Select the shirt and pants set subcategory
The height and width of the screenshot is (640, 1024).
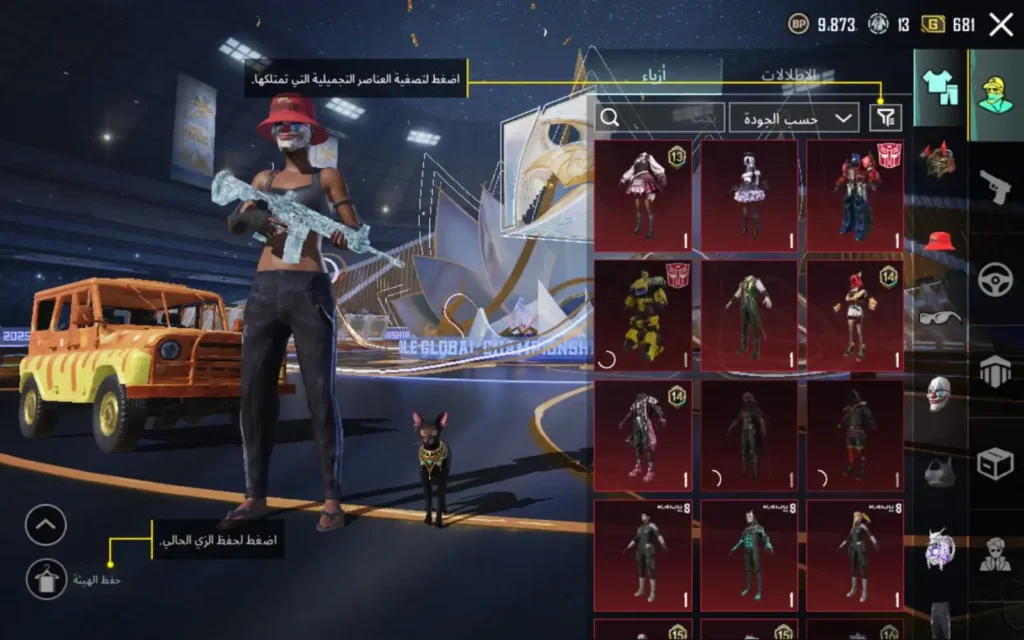[940, 88]
